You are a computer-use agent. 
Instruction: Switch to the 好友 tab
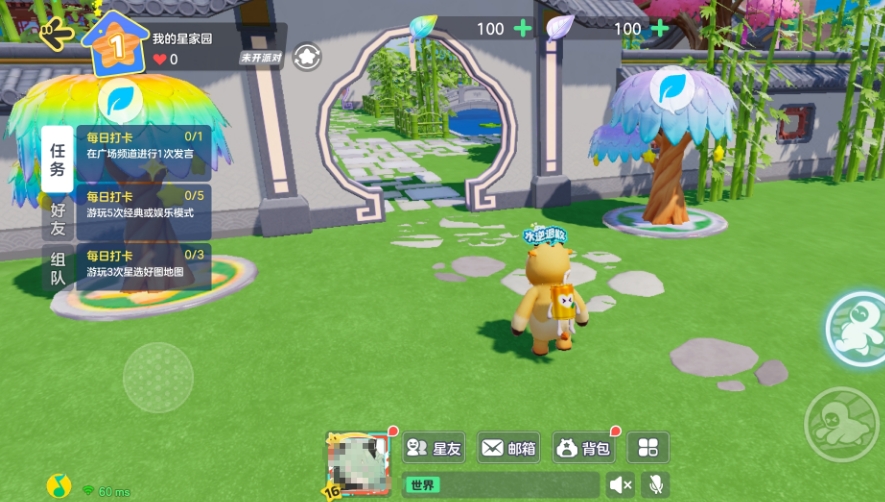[x=57, y=219]
